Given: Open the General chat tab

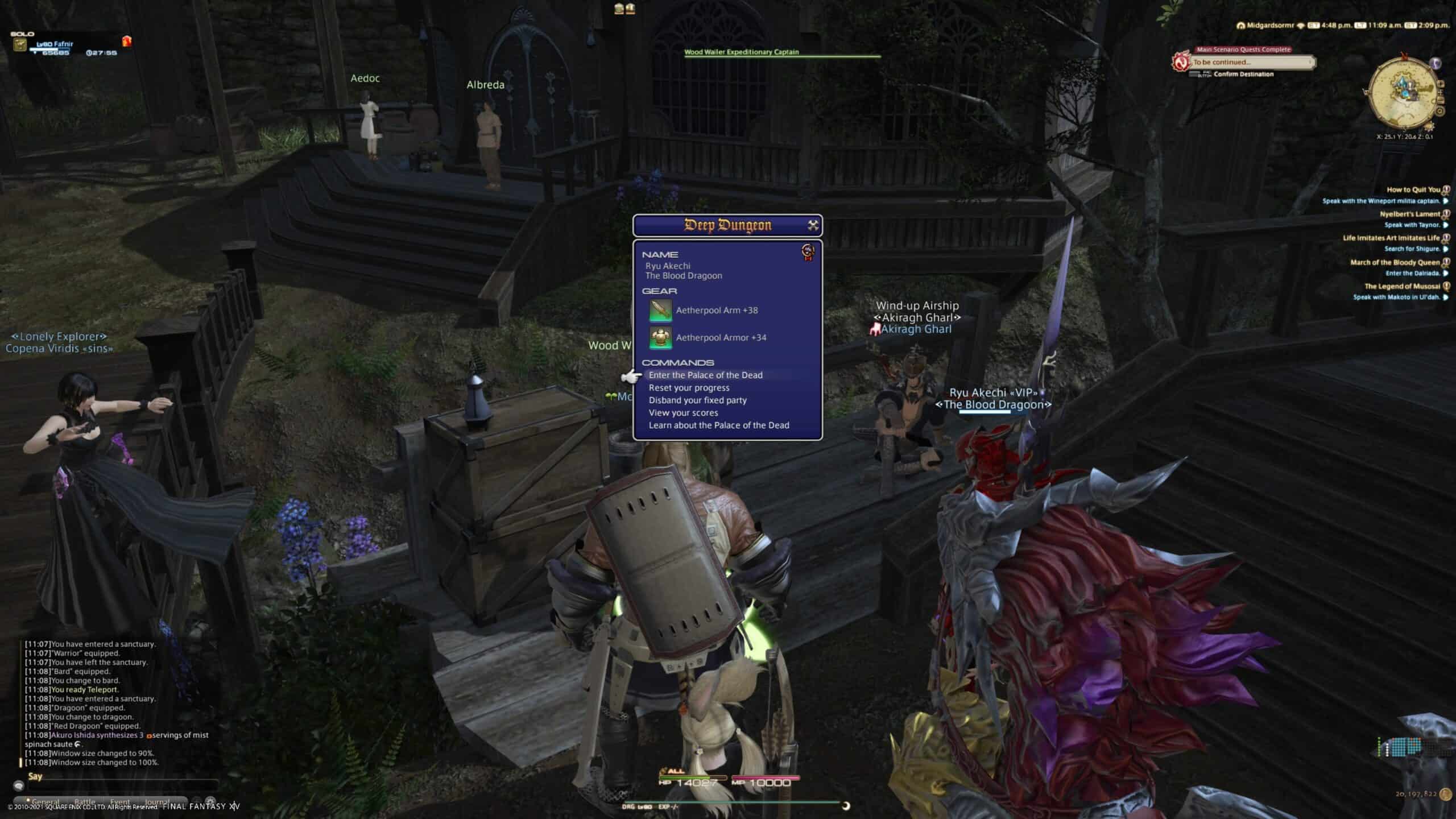Looking at the screenshot, I should tap(45, 803).
